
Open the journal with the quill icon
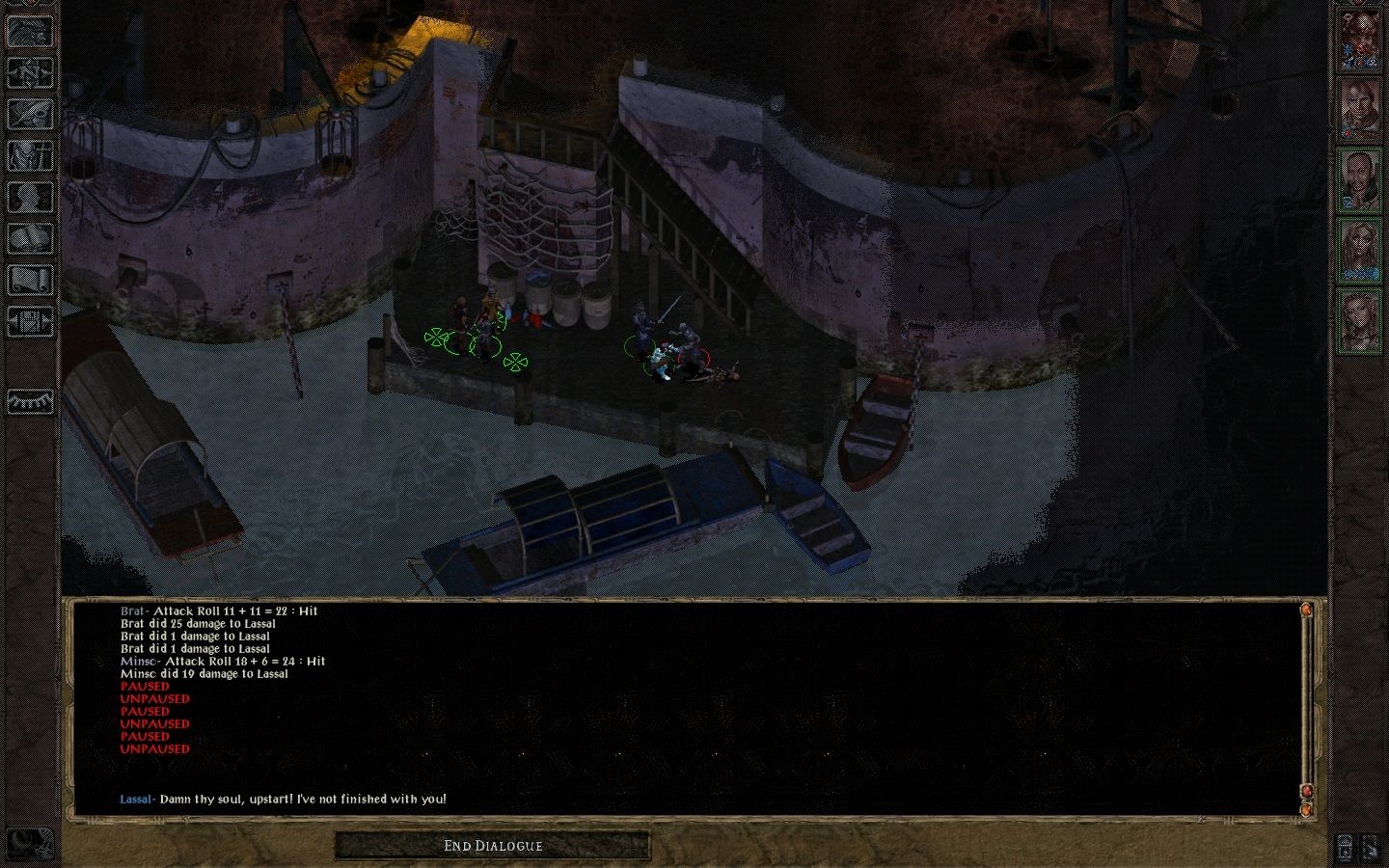coord(30,114)
